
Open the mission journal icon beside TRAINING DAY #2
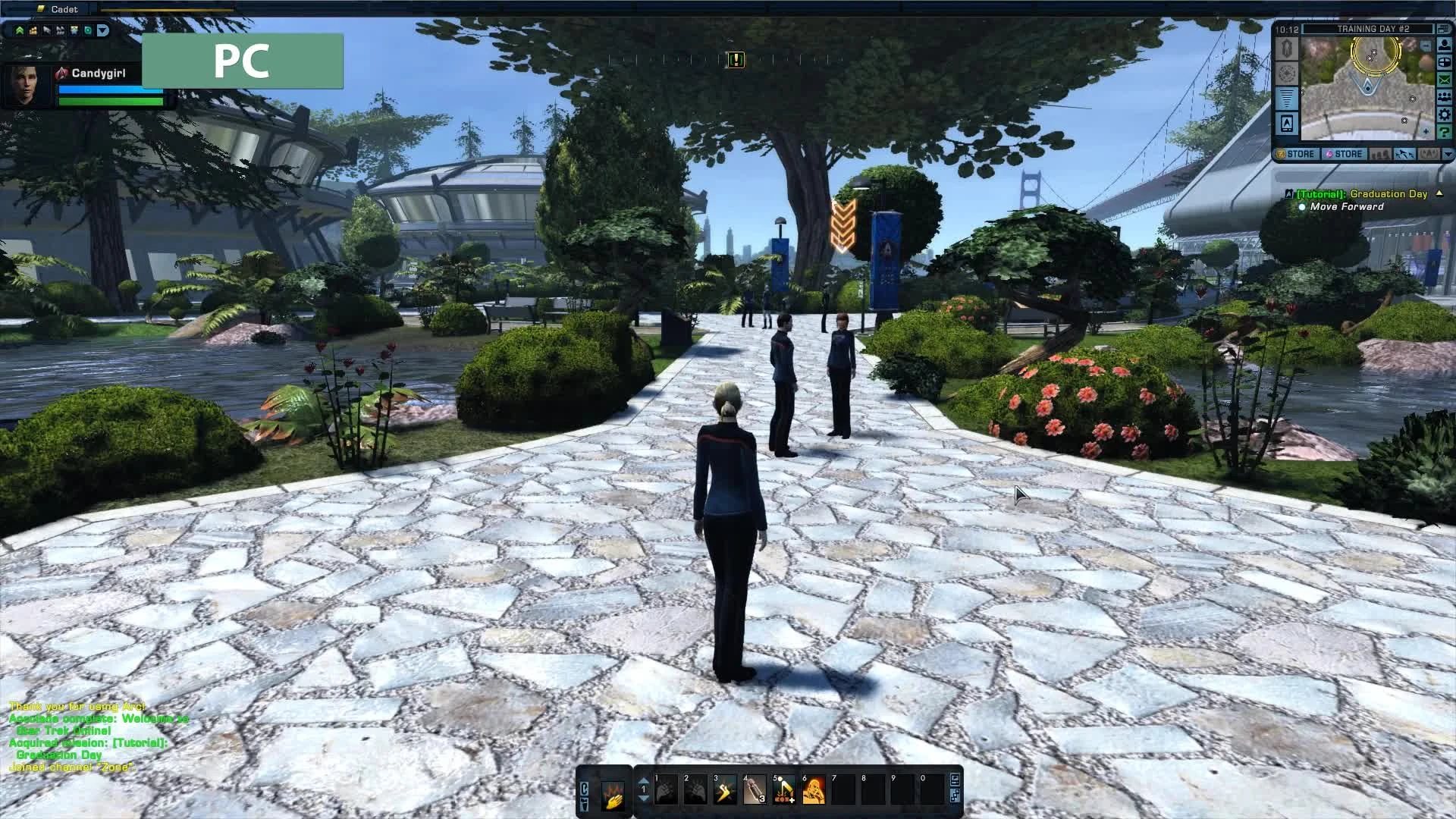coord(1442,29)
